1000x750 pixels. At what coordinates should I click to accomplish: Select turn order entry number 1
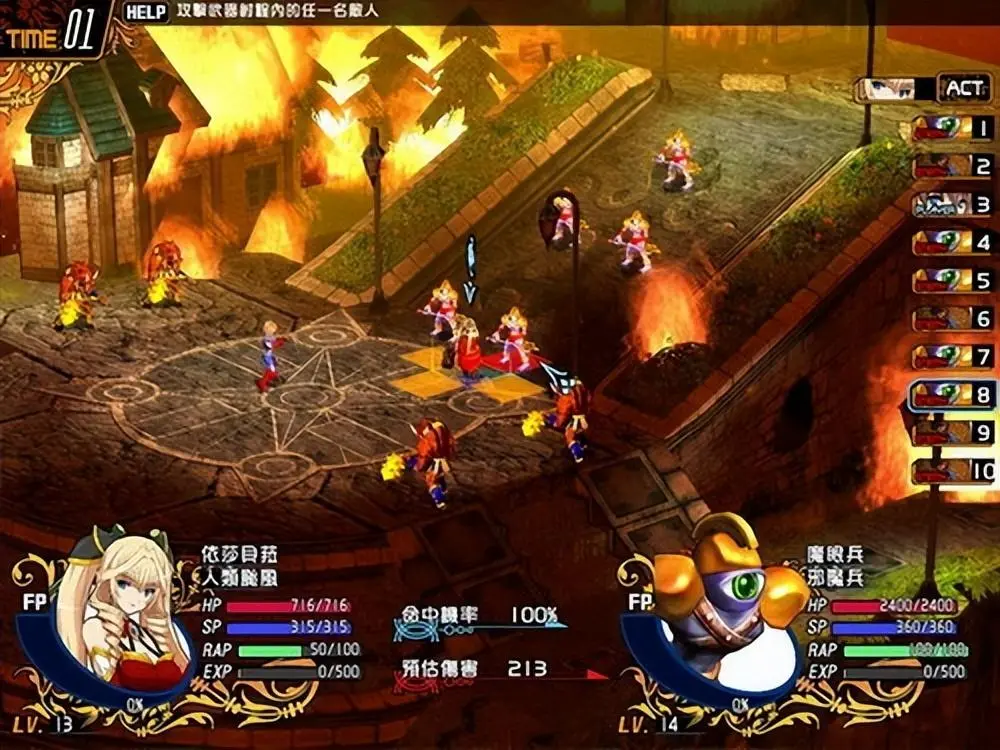pyautogui.click(x=953, y=128)
